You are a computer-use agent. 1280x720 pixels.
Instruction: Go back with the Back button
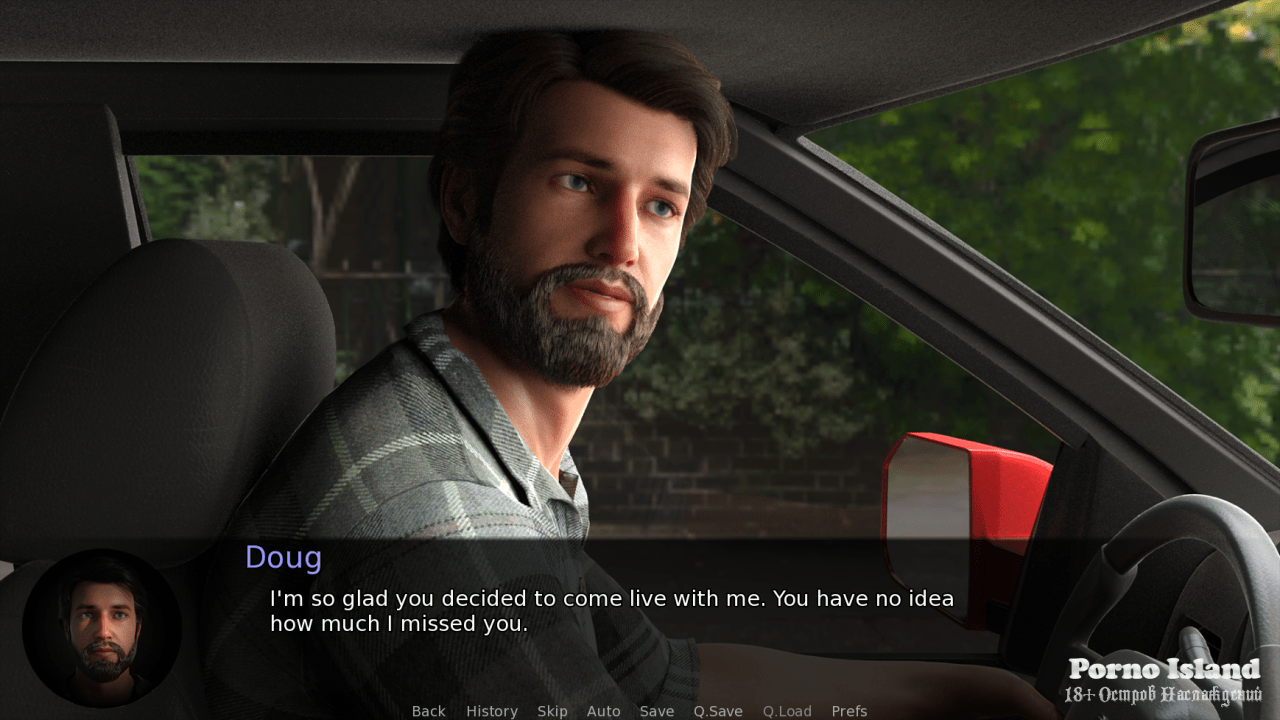pyautogui.click(x=428, y=711)
